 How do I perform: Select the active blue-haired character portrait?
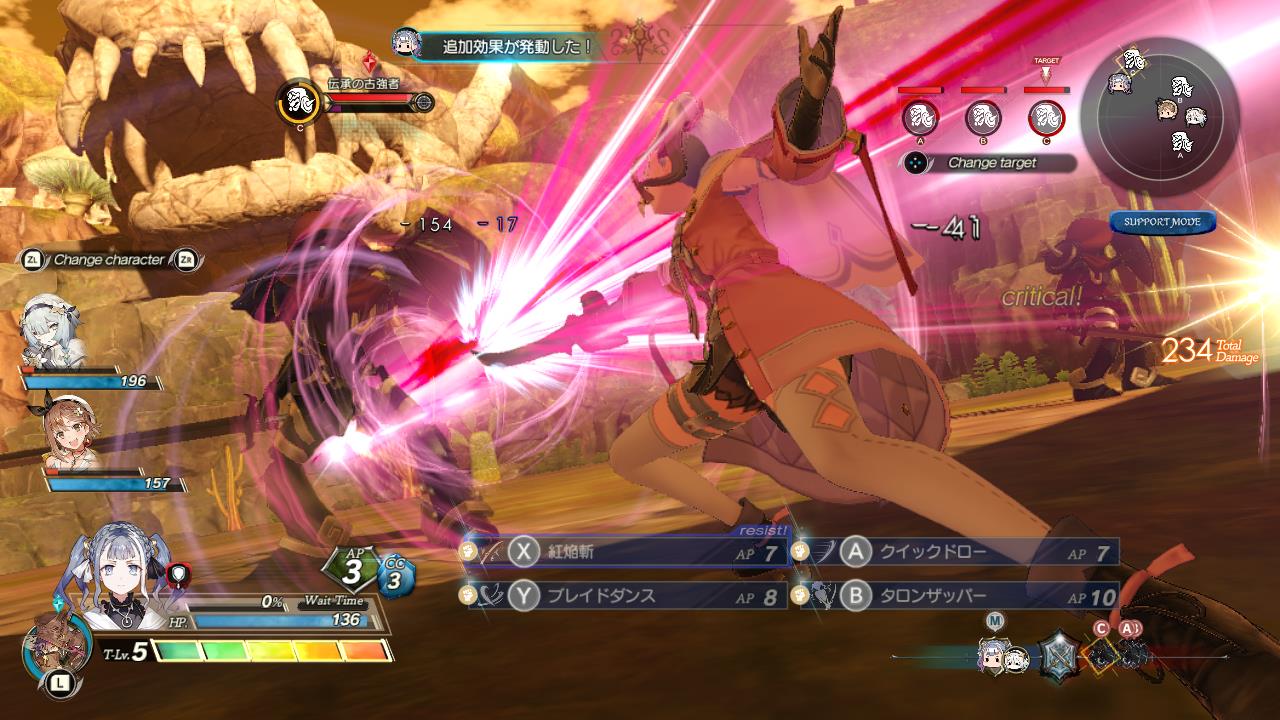tap(118, 586)
